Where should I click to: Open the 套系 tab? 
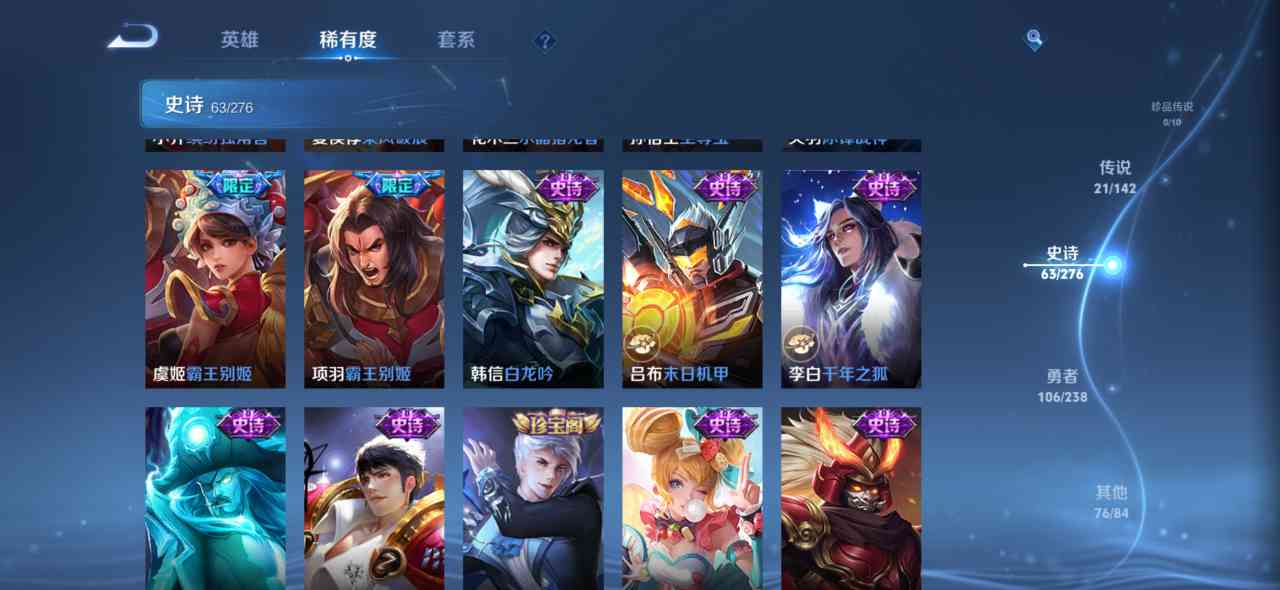coord(456,40)
